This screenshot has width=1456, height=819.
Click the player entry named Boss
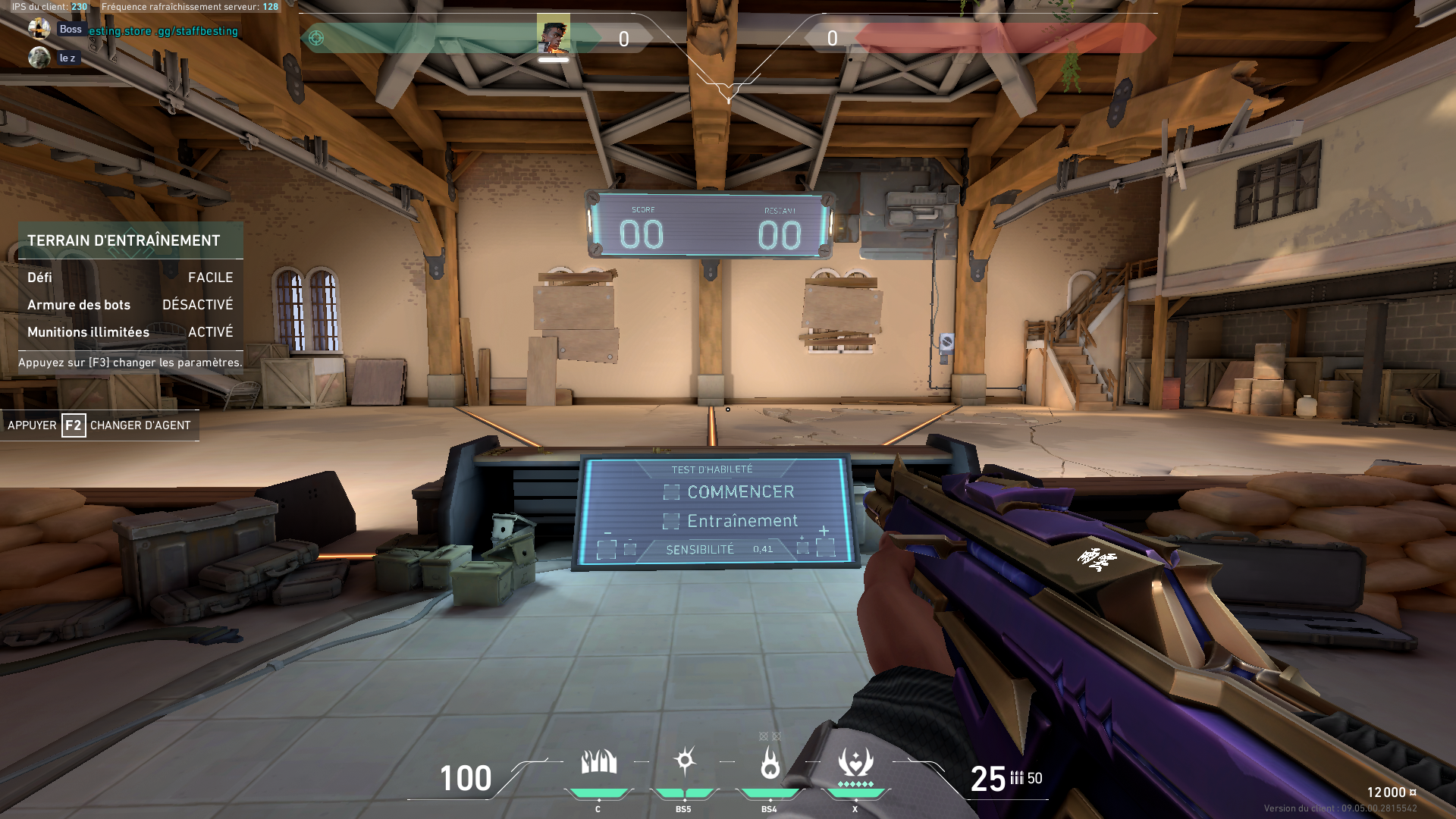point(70,30)
